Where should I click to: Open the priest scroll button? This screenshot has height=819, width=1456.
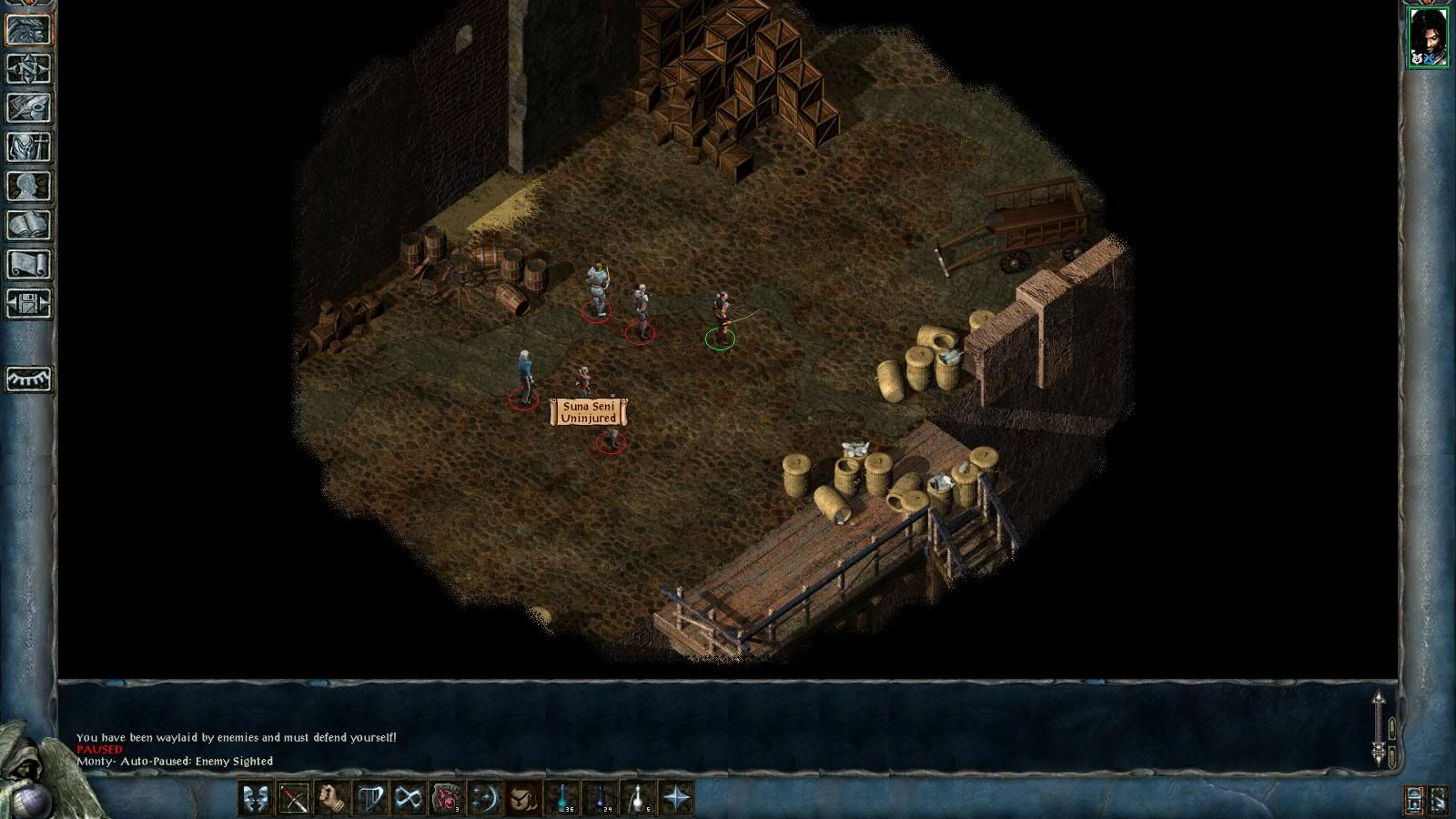point(29,264)
